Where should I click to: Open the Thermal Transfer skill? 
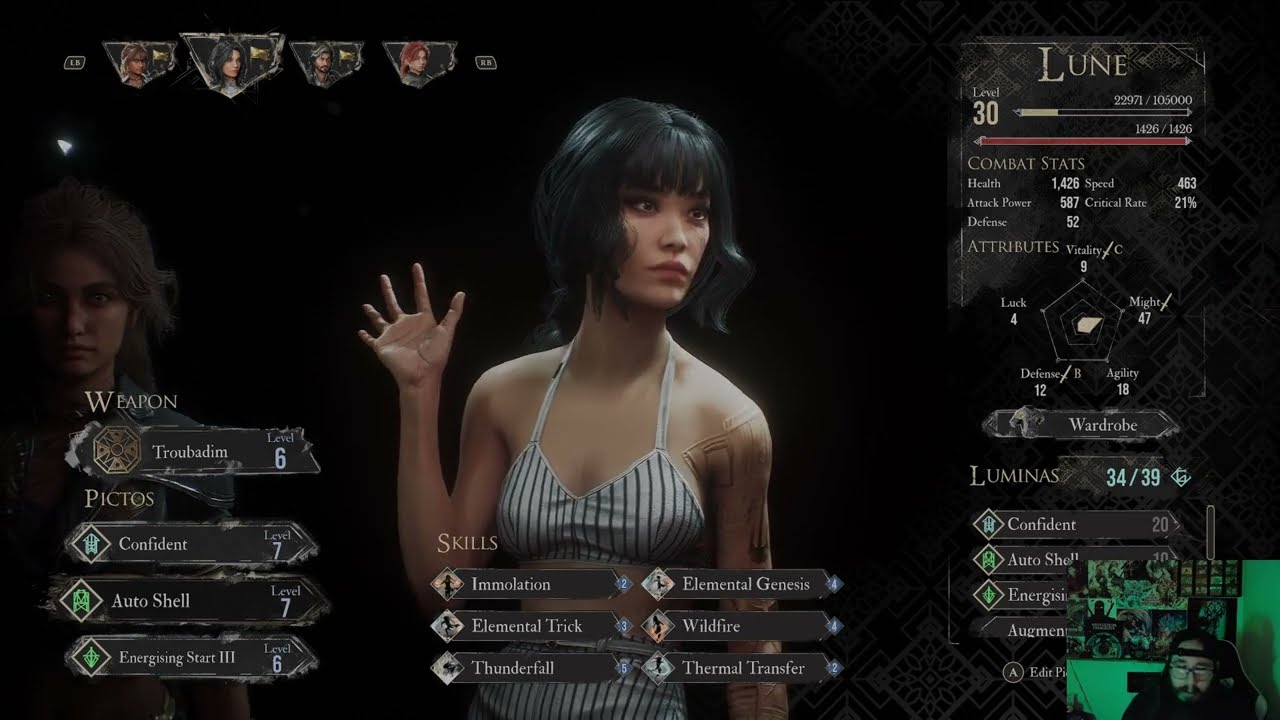(x=741, y=668)
